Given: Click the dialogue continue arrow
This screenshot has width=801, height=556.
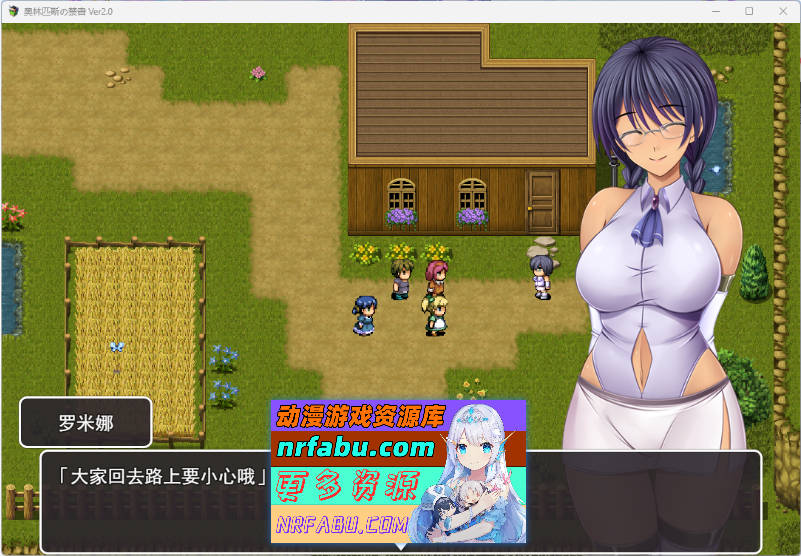Looking at the screenshot, I should pos(400,546).
